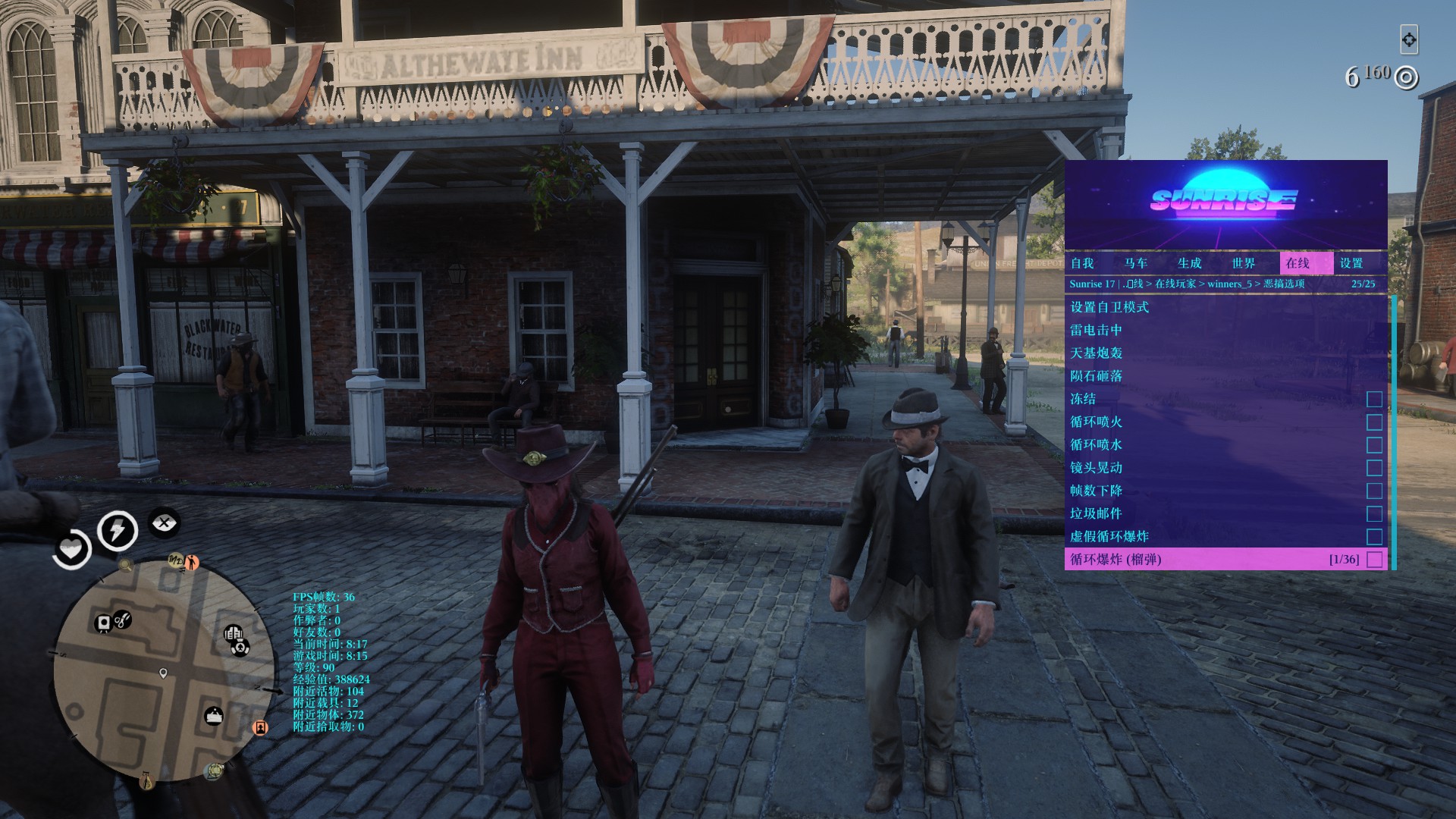
Task: Check the 垃圾邮件 checkbox
Action: [x=1374, y=513]
